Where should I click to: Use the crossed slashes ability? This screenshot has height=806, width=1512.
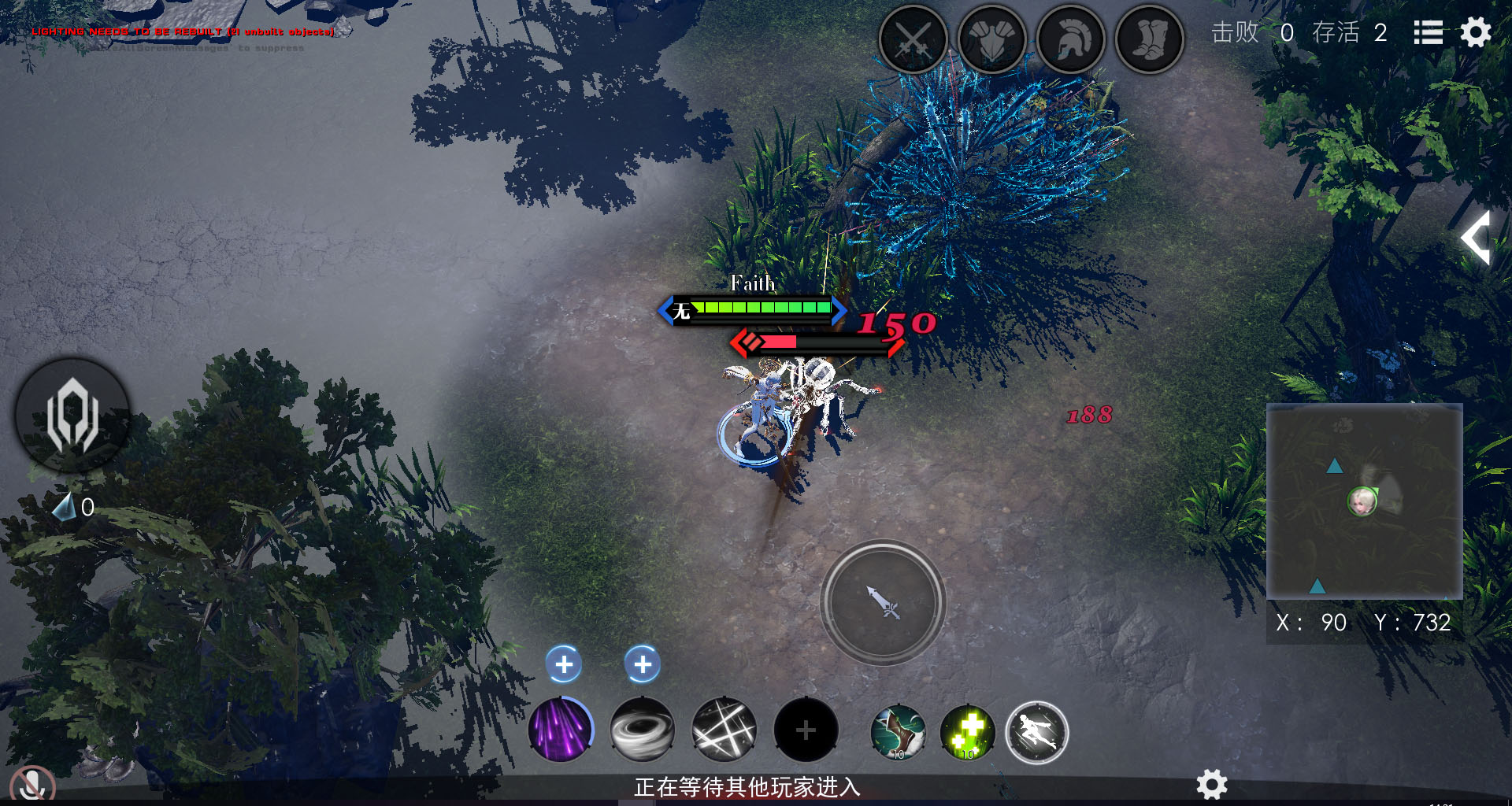point(724,730)
